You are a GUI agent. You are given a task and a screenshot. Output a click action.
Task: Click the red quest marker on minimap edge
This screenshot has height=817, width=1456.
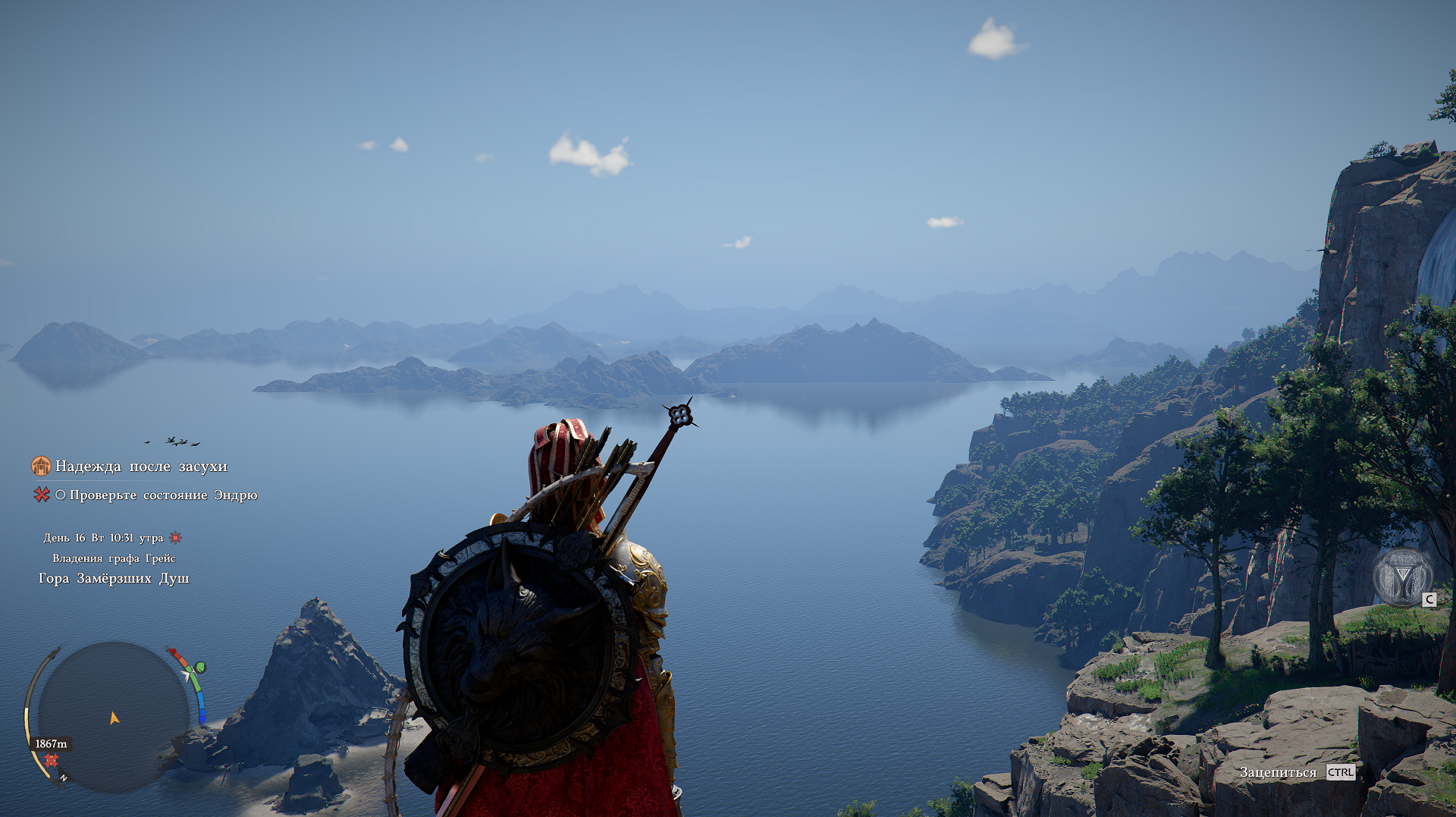pos(52,759)
